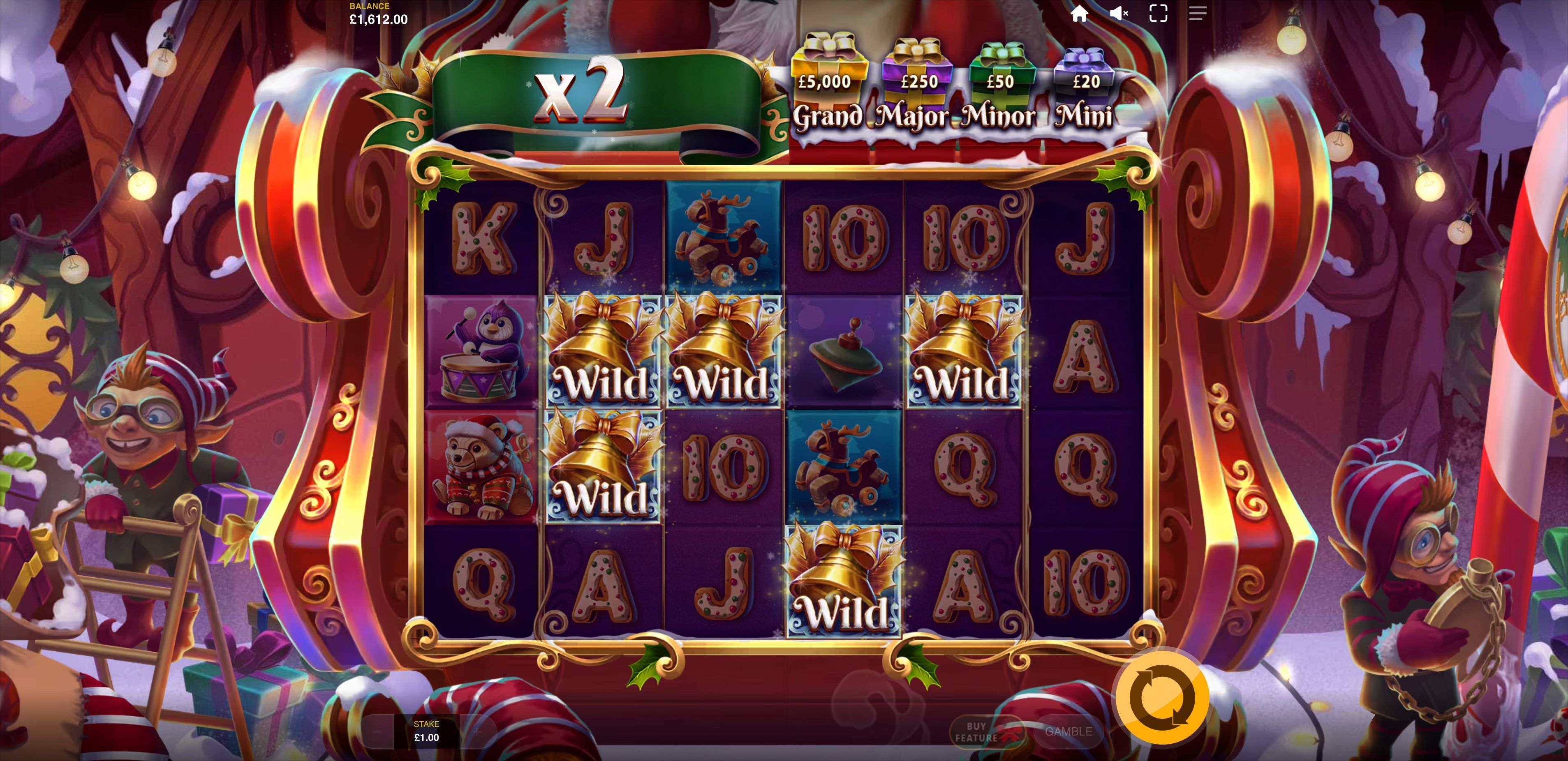Viewport: 1568px width, 761px height.
Task: Decrease stake with the minus control
Action: 377,732
